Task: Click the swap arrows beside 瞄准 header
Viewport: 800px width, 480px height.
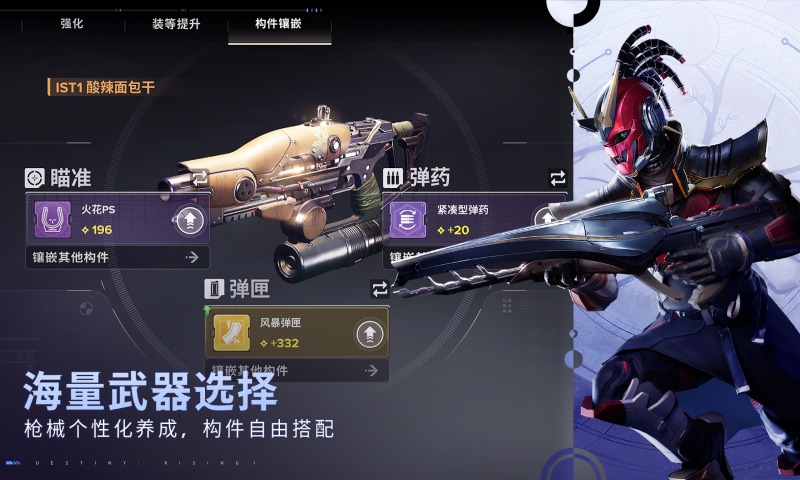Action: pyautogui.click(x=199, y=178)
